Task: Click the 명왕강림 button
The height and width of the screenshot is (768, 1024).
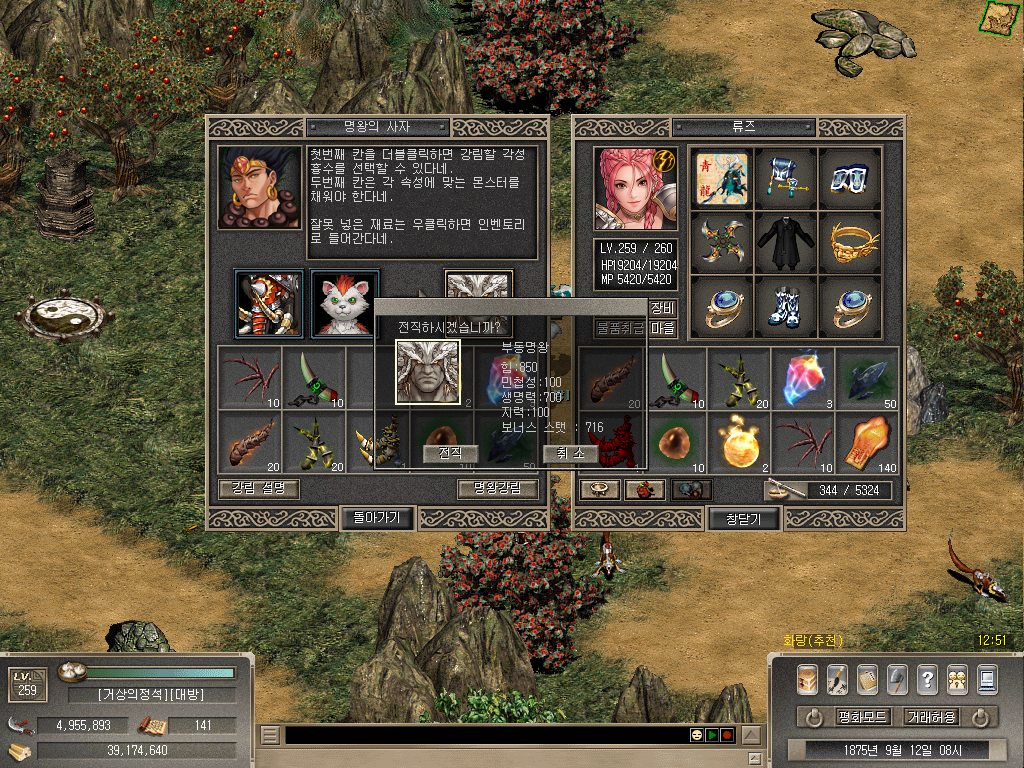Action: (x=498, y=489)
